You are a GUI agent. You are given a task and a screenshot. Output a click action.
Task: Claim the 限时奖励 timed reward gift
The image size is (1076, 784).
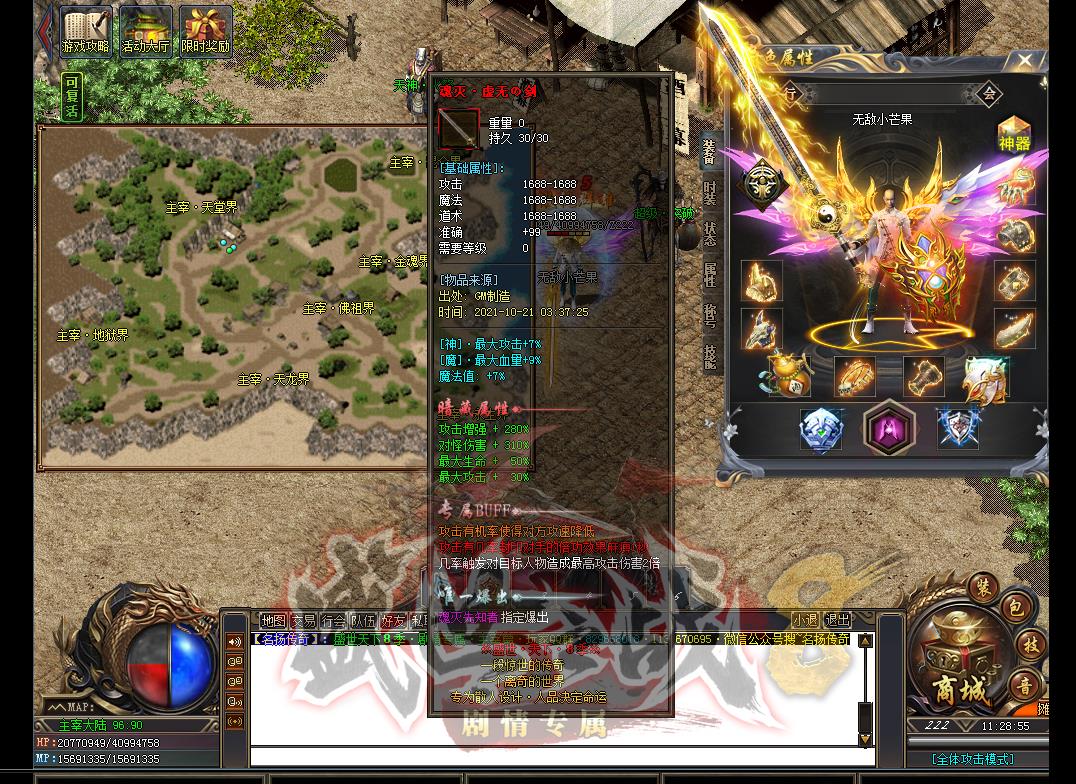point(205,32)
